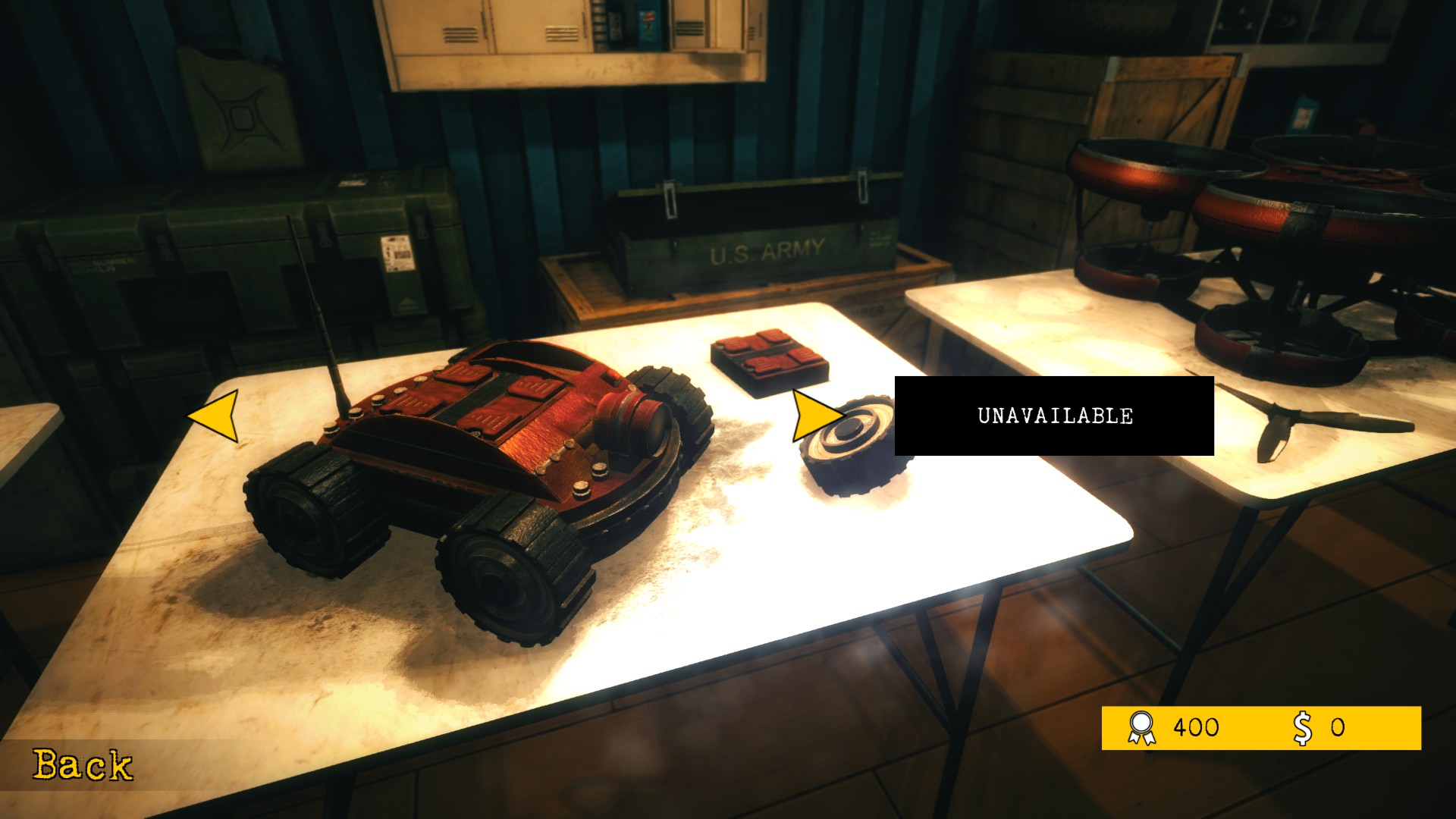The width and height of the screenshot is (1456, 819).
Task: Select the spare treaded wheel part
Action: (853, 455)
